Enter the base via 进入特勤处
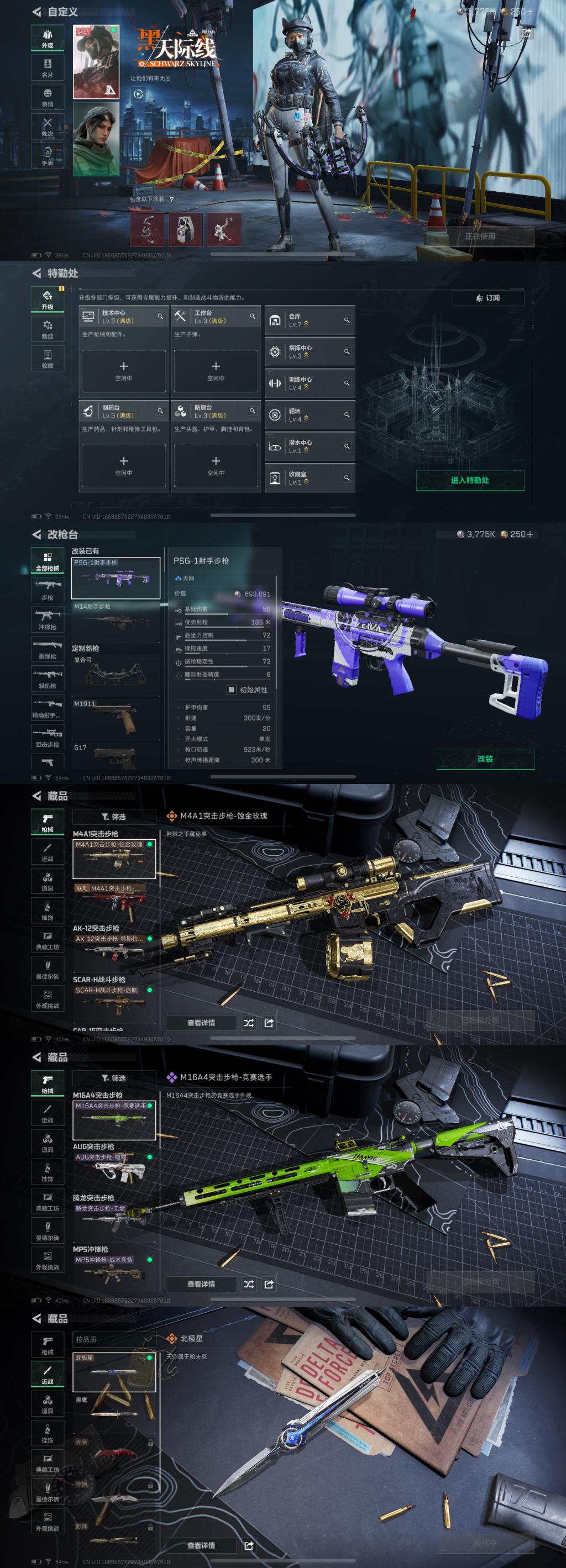 470,480
